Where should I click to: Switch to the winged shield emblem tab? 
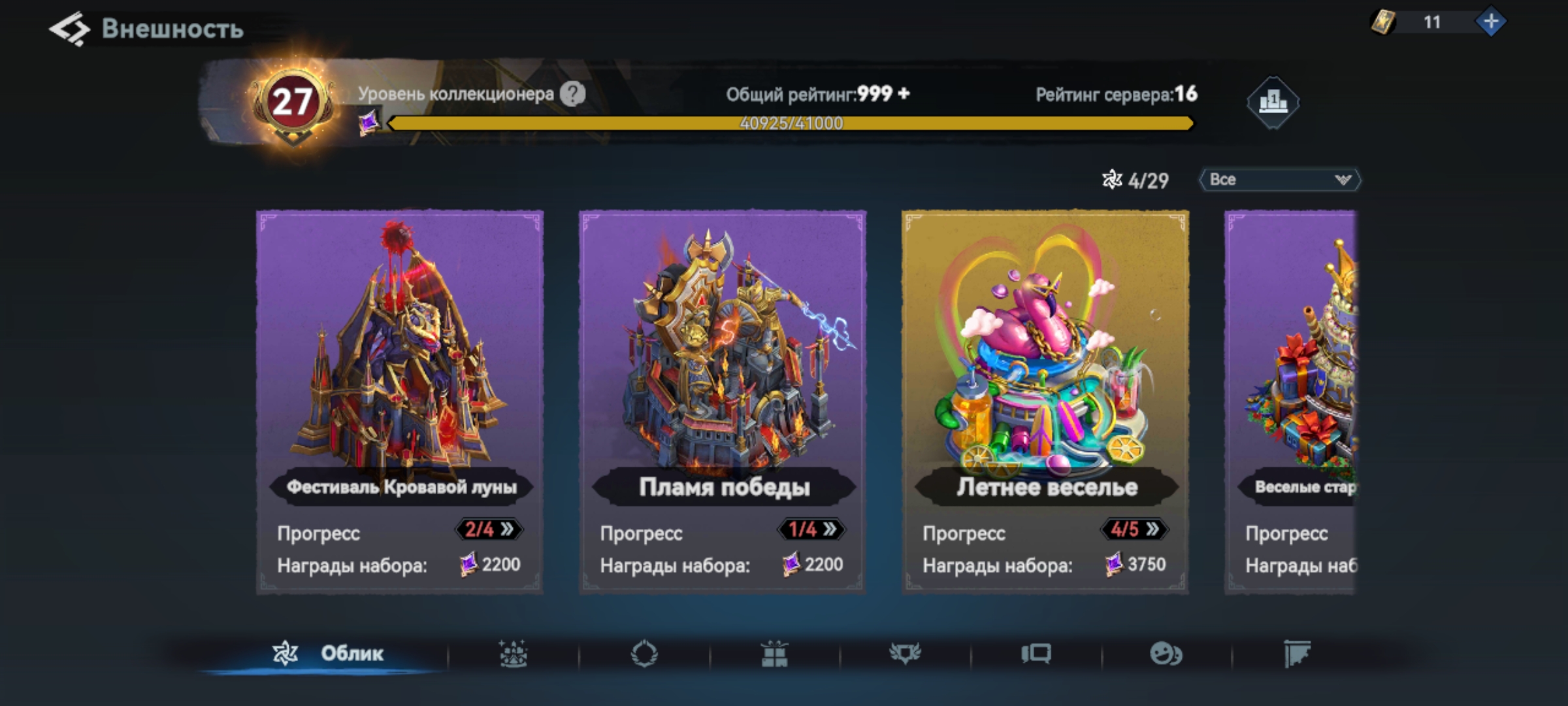coord(905,654)
